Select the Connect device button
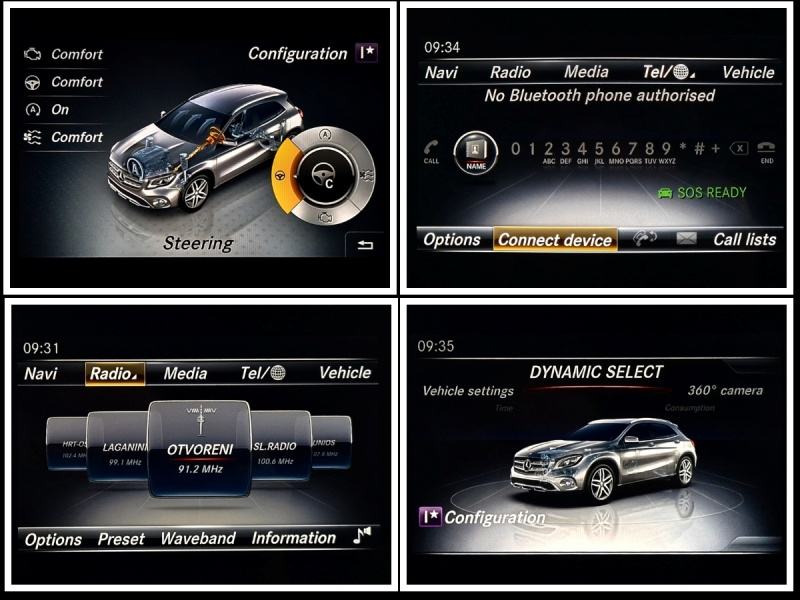Viewport: 800px width, 600px height. coord(555,240)
